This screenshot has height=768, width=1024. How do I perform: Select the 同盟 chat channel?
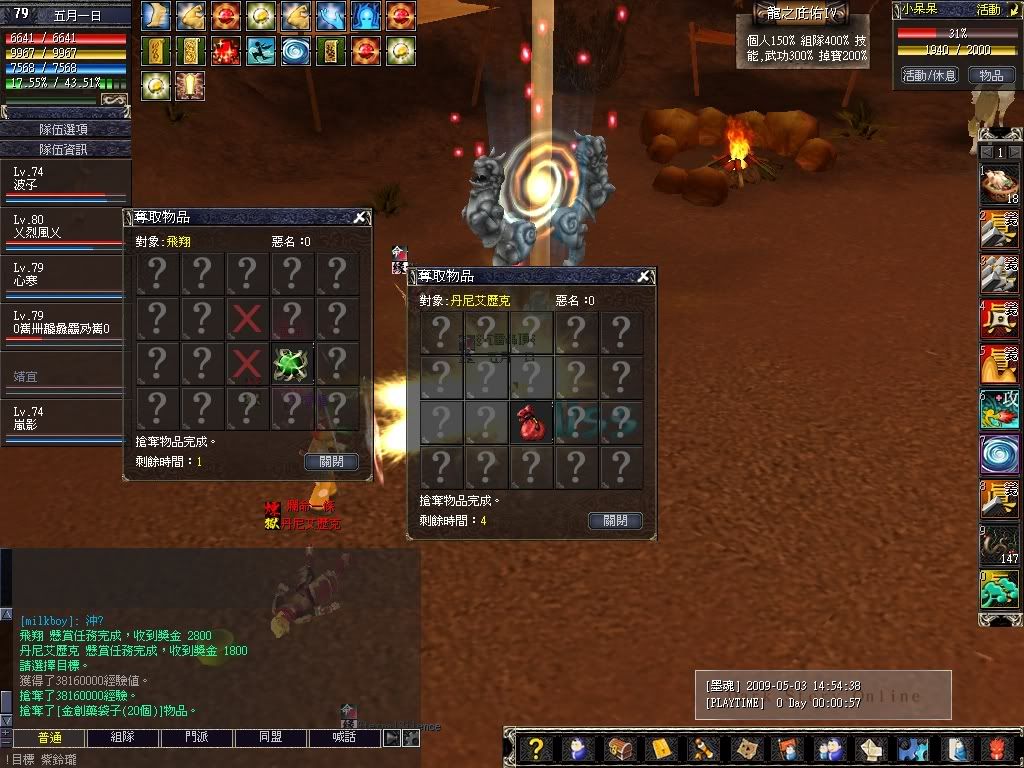point(270,738)
